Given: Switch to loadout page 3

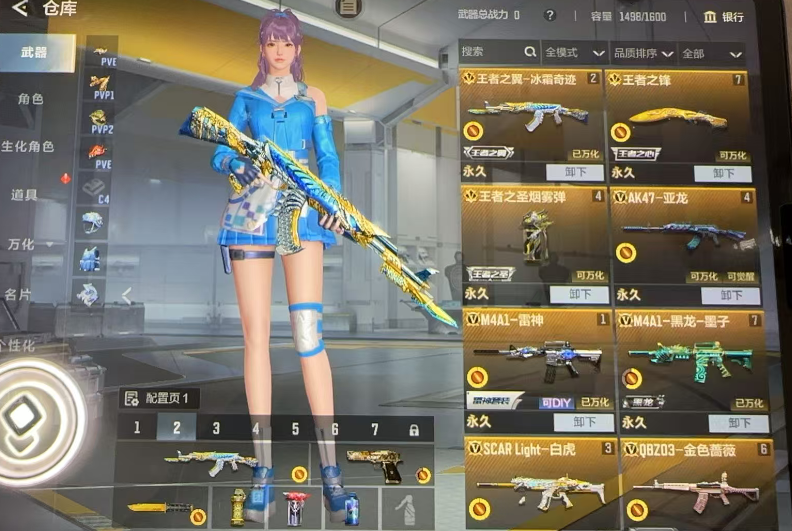Looking at the screenshot, I should tap(216, 428).
